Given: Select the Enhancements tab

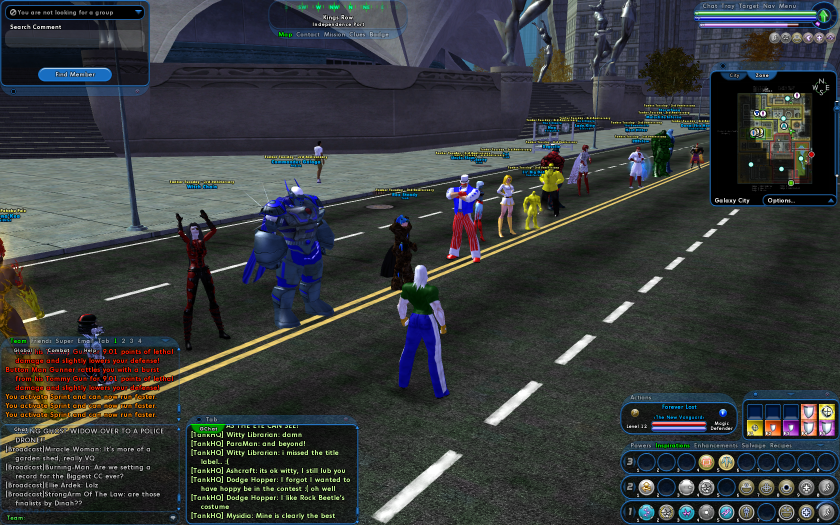Looking at the screenshot, I should click(x=715, y=445).
